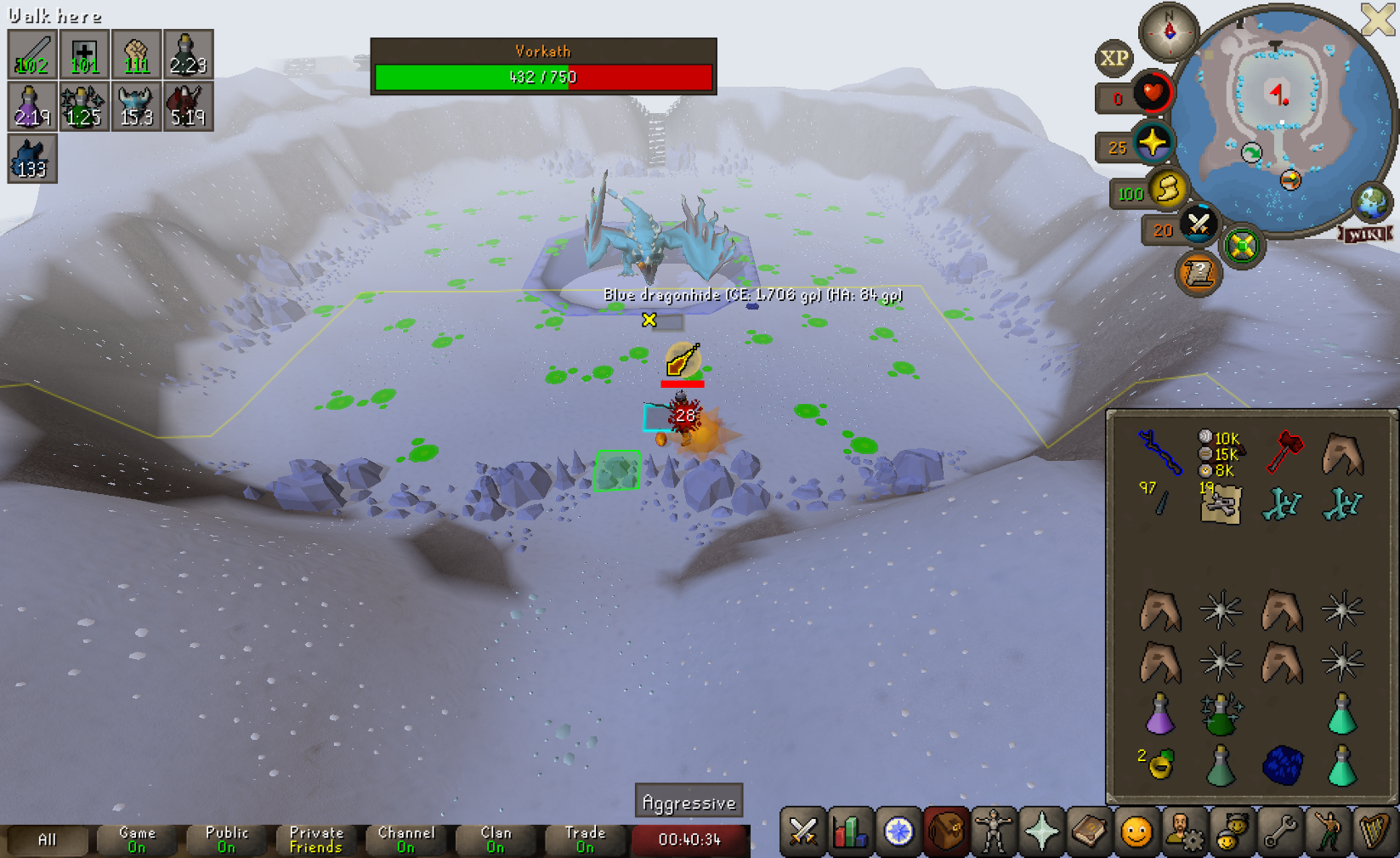Open the Combat Options tab
The height and width of the screenshot is (858, 1400).
(x=802, y=832)
